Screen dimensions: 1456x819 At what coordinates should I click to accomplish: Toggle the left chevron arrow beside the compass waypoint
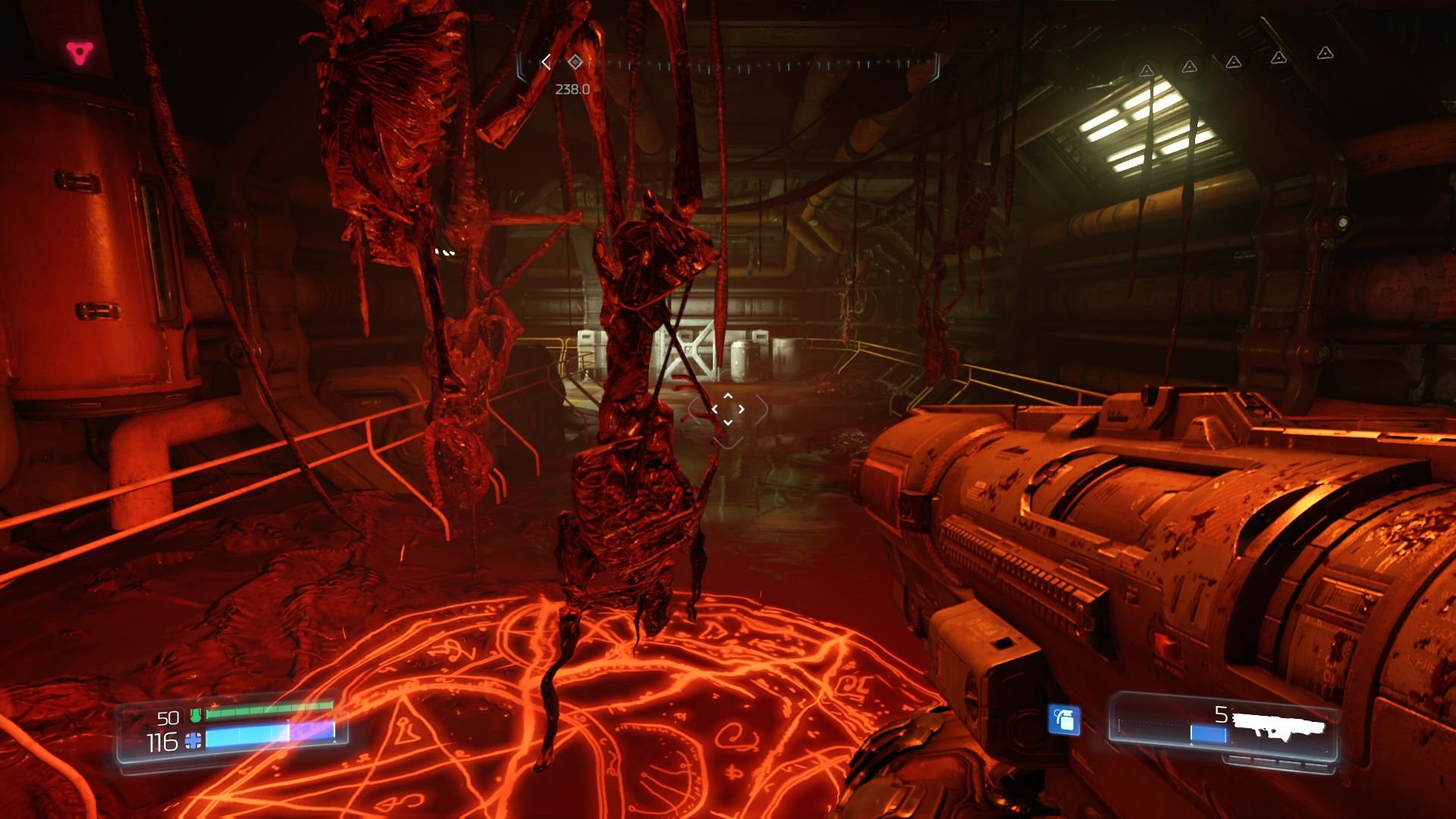point(547,62)
